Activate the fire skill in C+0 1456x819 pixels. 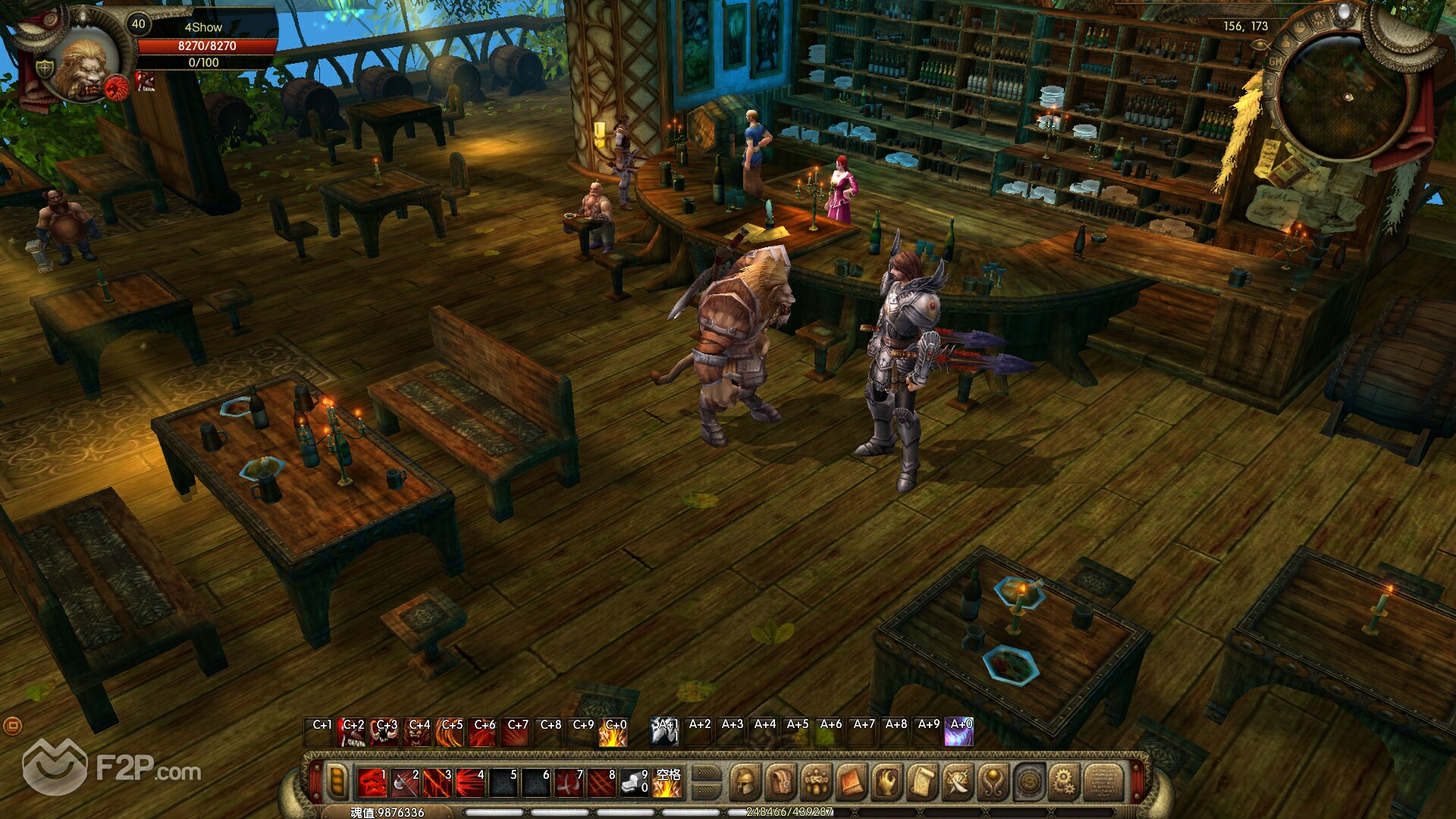613,734
